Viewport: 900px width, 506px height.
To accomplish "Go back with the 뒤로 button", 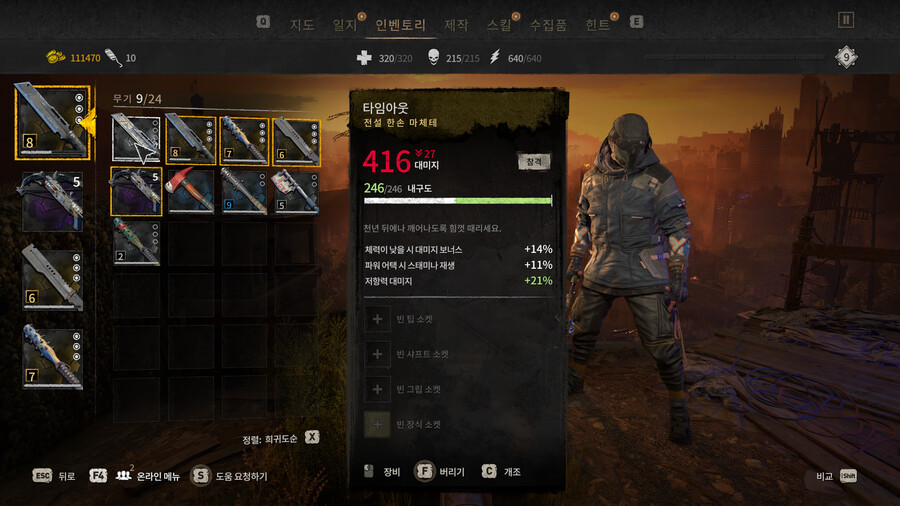I will [55, 476].
